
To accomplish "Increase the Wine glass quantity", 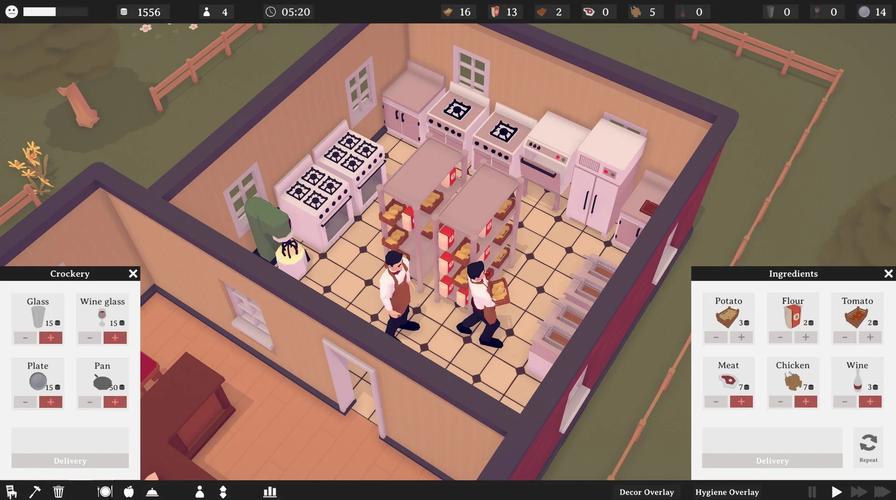I will pyautogui.click(x=115, y=338).
